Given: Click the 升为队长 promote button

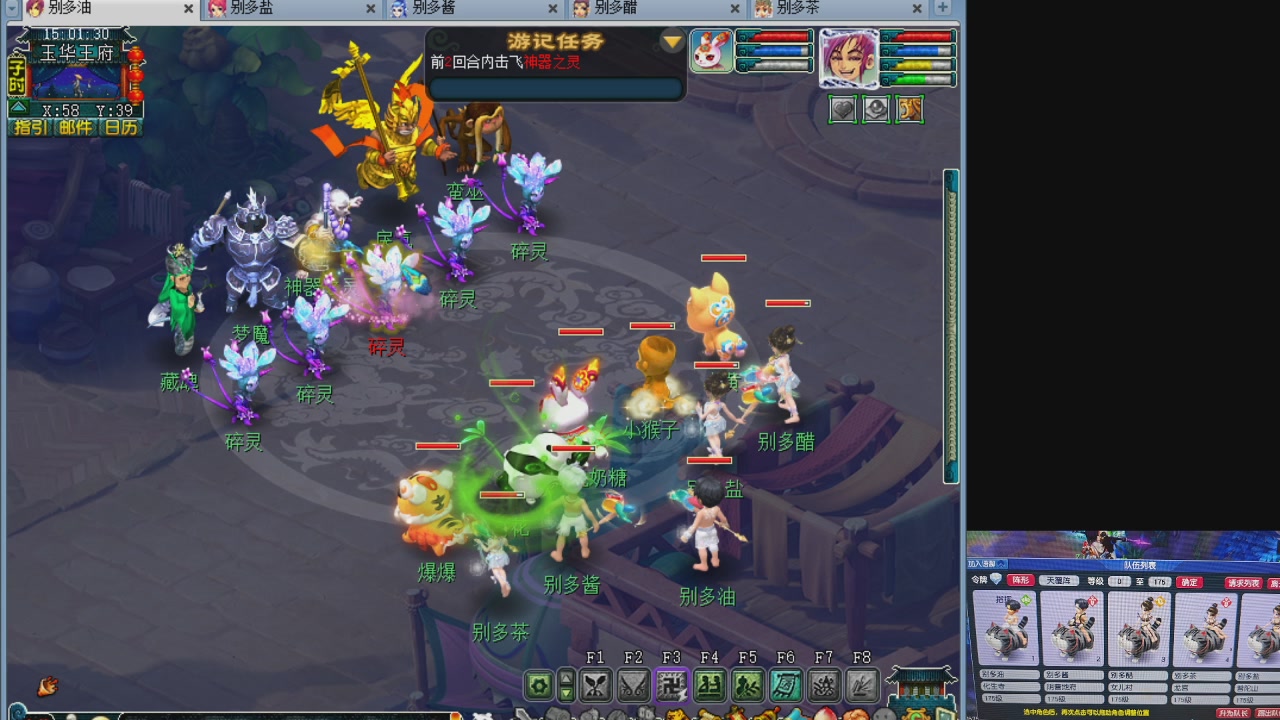Looking at the screenshot, I should 1233,712.
